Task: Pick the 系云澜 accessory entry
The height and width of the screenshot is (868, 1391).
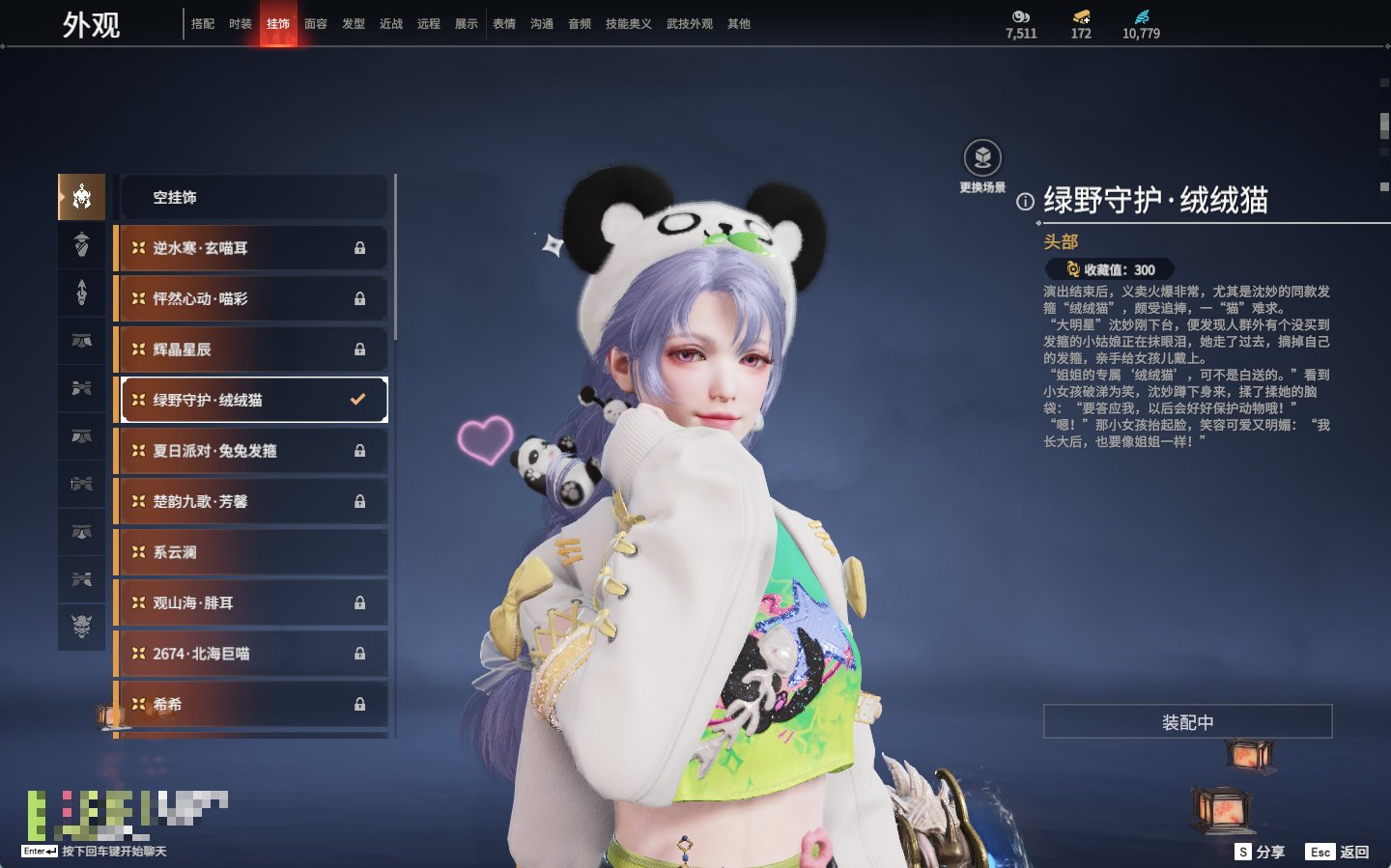Action: [253, 552]
